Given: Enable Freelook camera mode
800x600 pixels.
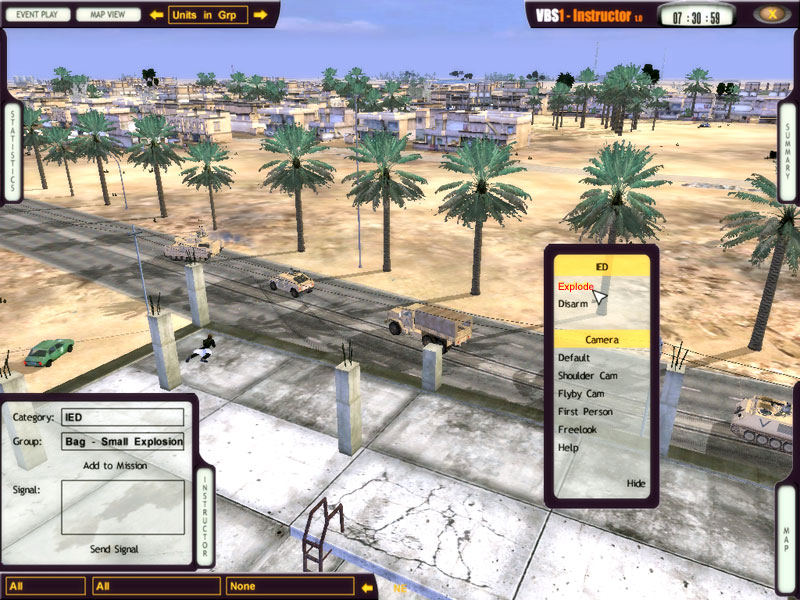Looking at the screenshot, I should pyautogui.click(x=576, y=430).
